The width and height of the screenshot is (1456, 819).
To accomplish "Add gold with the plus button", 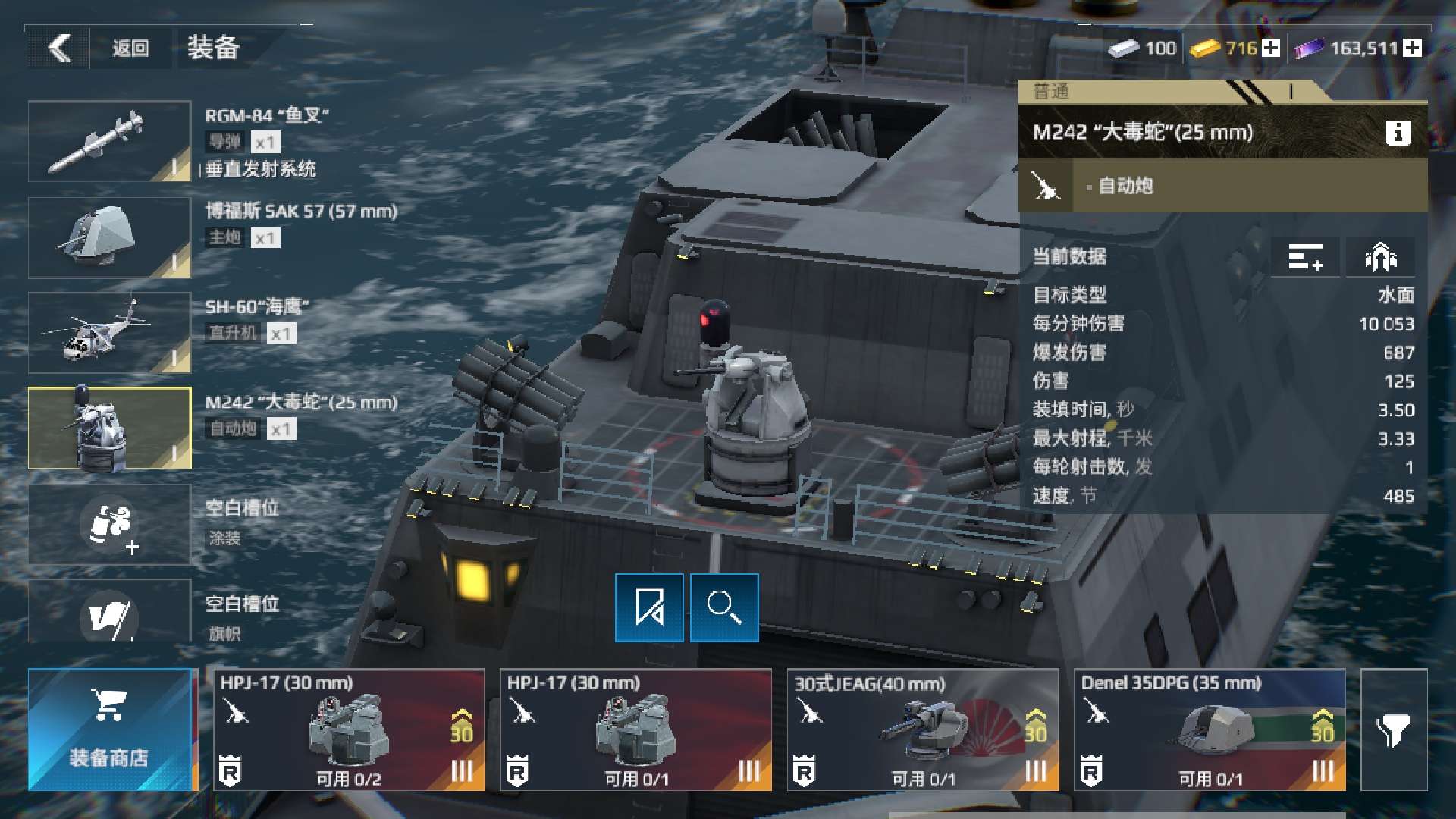I will pyautogui.click(x=1272, y=49).
